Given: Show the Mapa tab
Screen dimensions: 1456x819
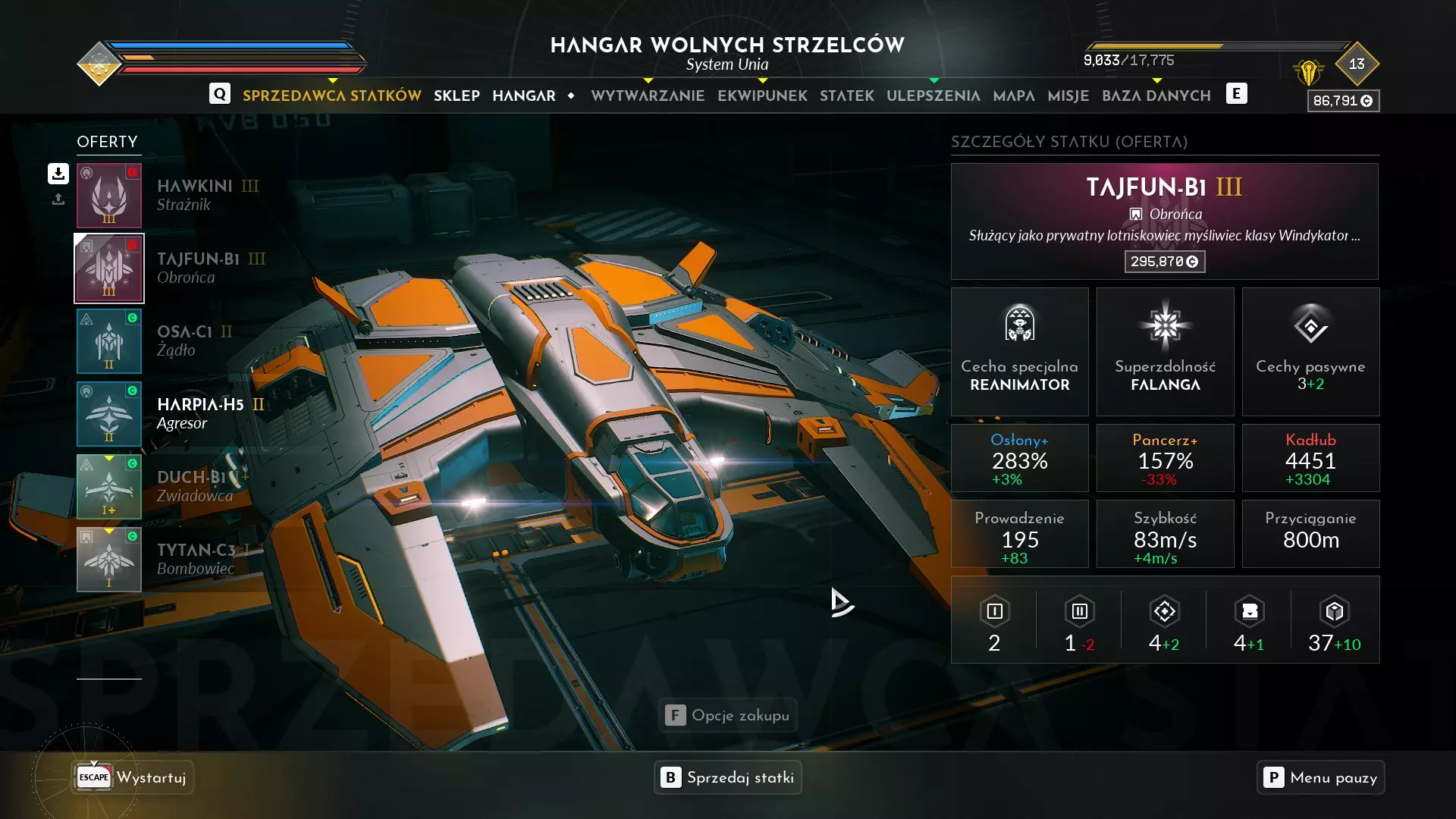Looking at the screenshot, I should 1013,96.
